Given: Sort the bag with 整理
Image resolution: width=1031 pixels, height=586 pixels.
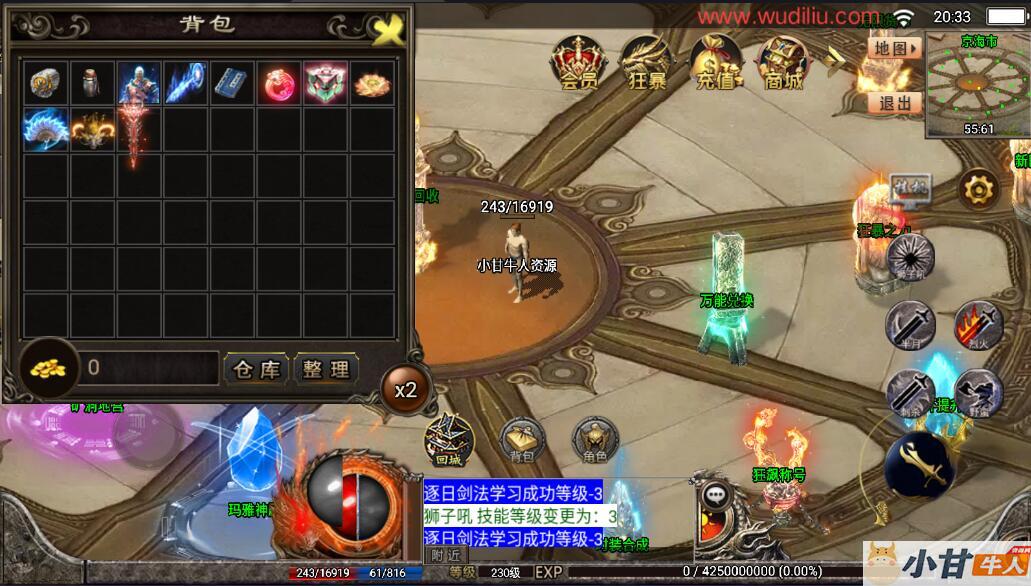Looking at the screenshot, I should [326, 368].
